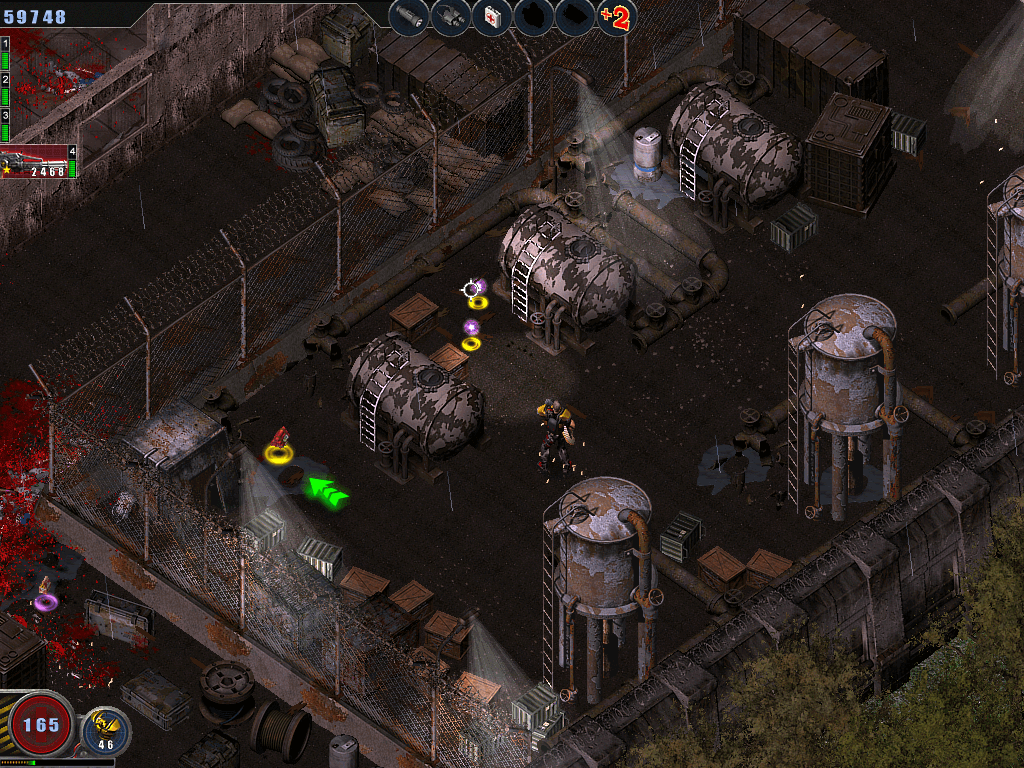
Task: Choose weapon slot number 3
Action: (5, 120)
